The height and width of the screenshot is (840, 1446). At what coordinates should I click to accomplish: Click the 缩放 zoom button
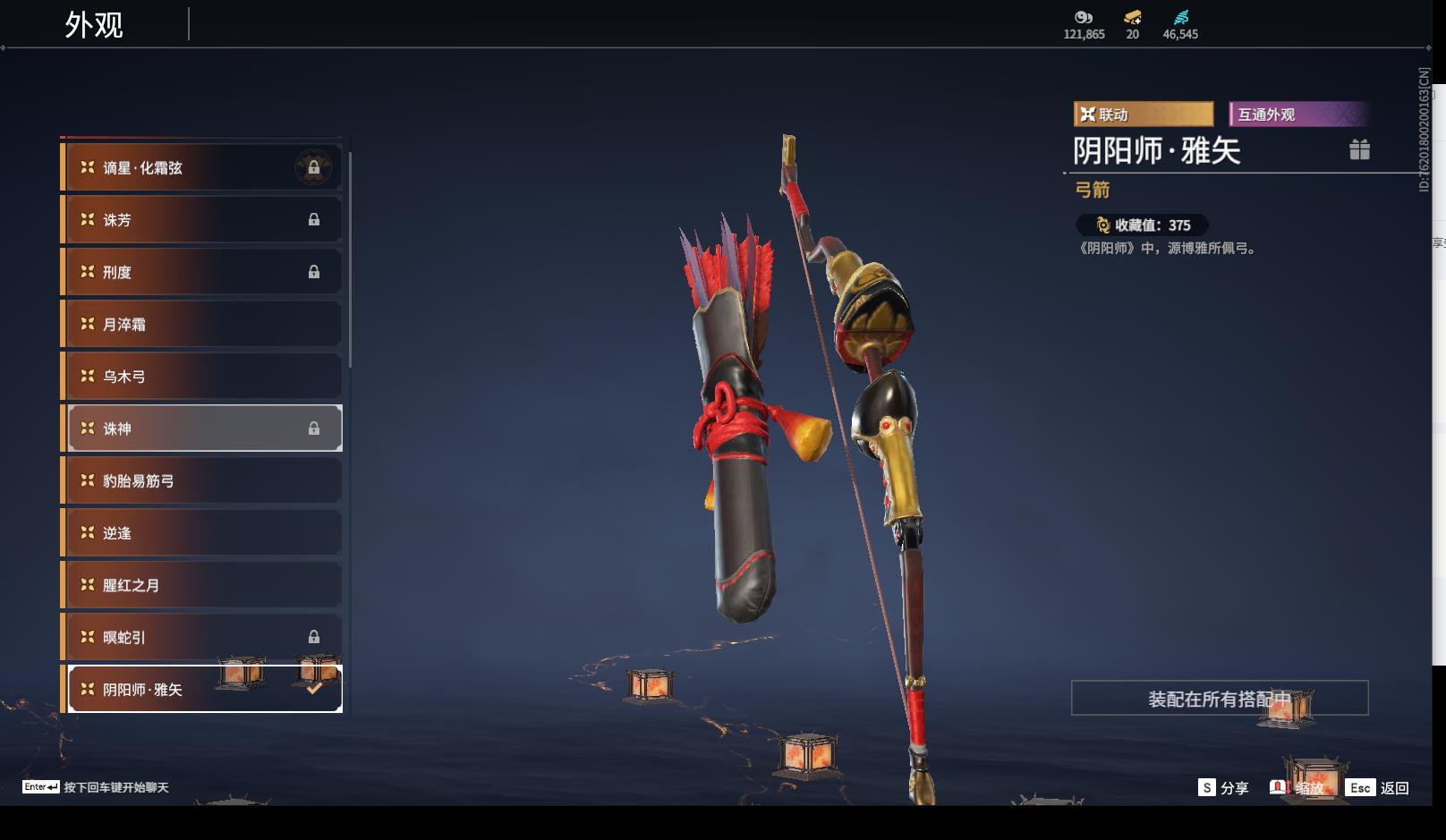[1297, 787]
